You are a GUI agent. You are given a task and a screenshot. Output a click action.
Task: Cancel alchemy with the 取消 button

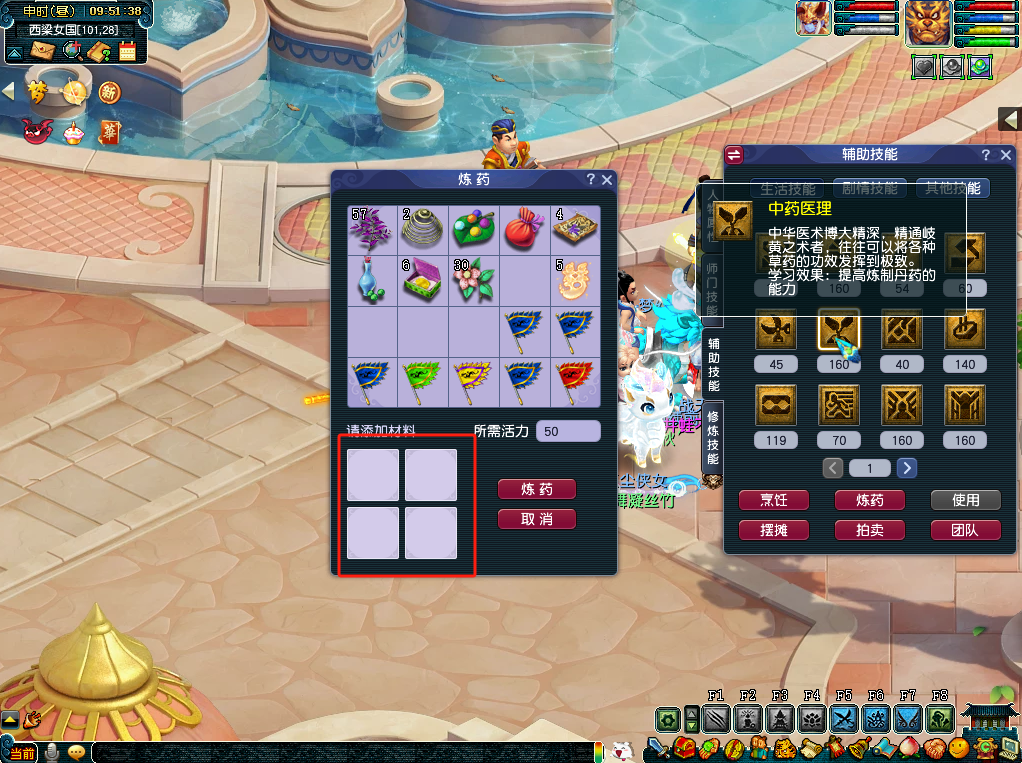click(x=537, y=519)
